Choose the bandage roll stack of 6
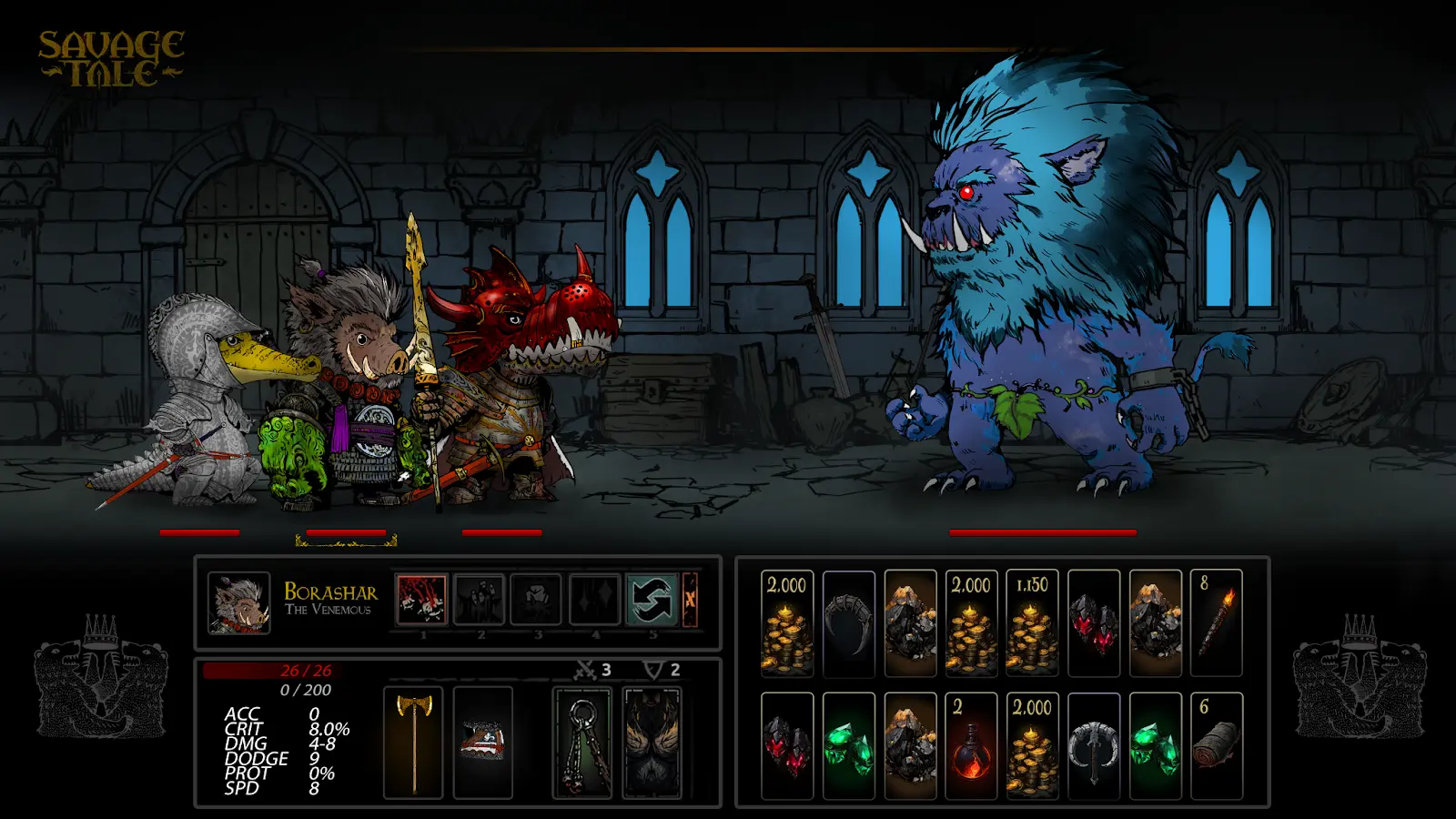Screen dimensions: 1456x819 1217,746
